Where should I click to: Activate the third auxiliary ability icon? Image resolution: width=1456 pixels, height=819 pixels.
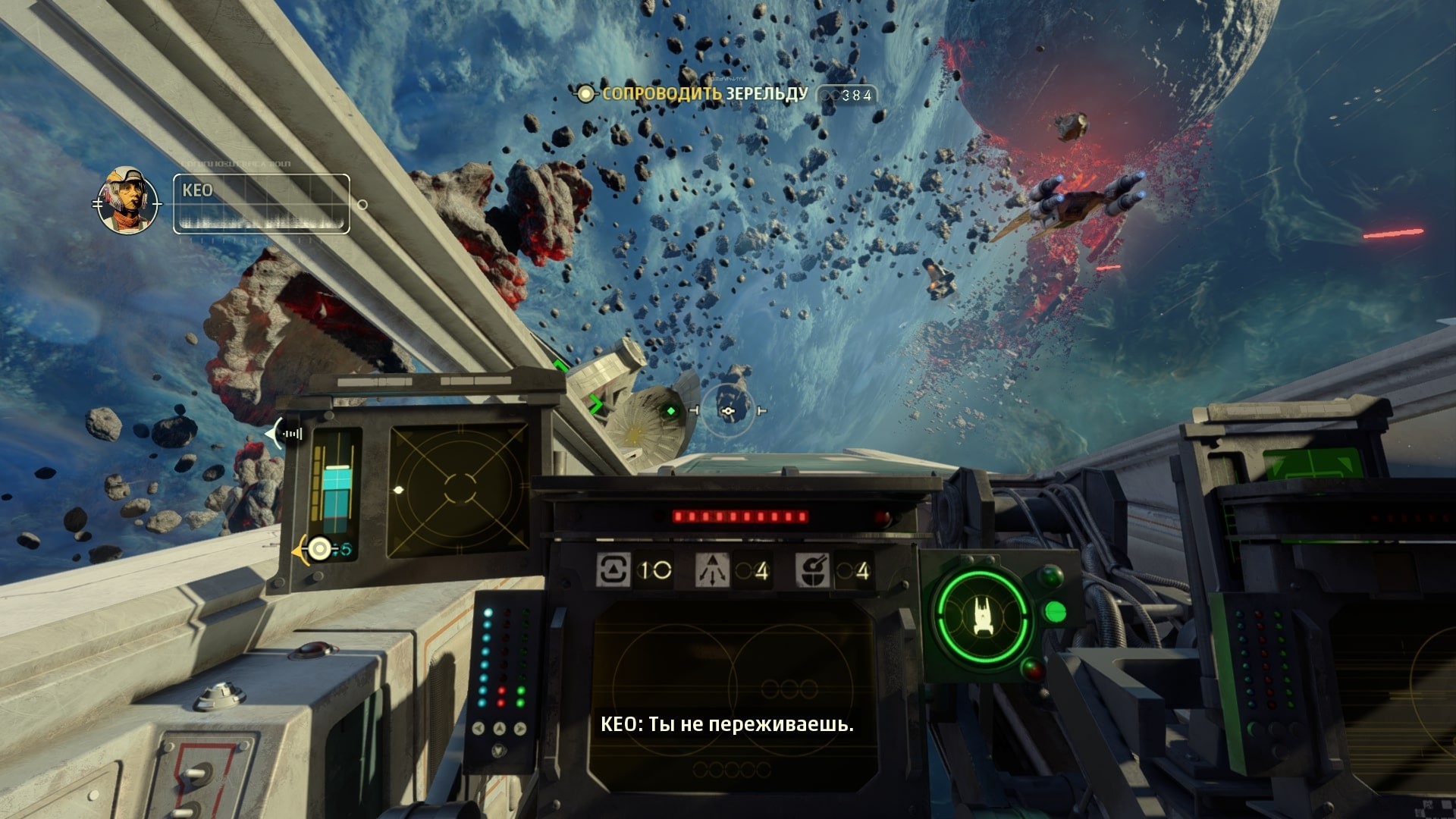tap(812, 570)
